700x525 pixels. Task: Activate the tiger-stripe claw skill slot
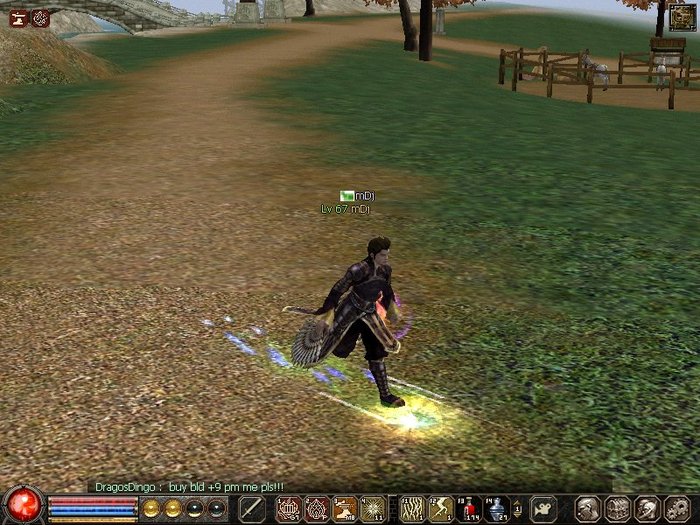point(412,509)
